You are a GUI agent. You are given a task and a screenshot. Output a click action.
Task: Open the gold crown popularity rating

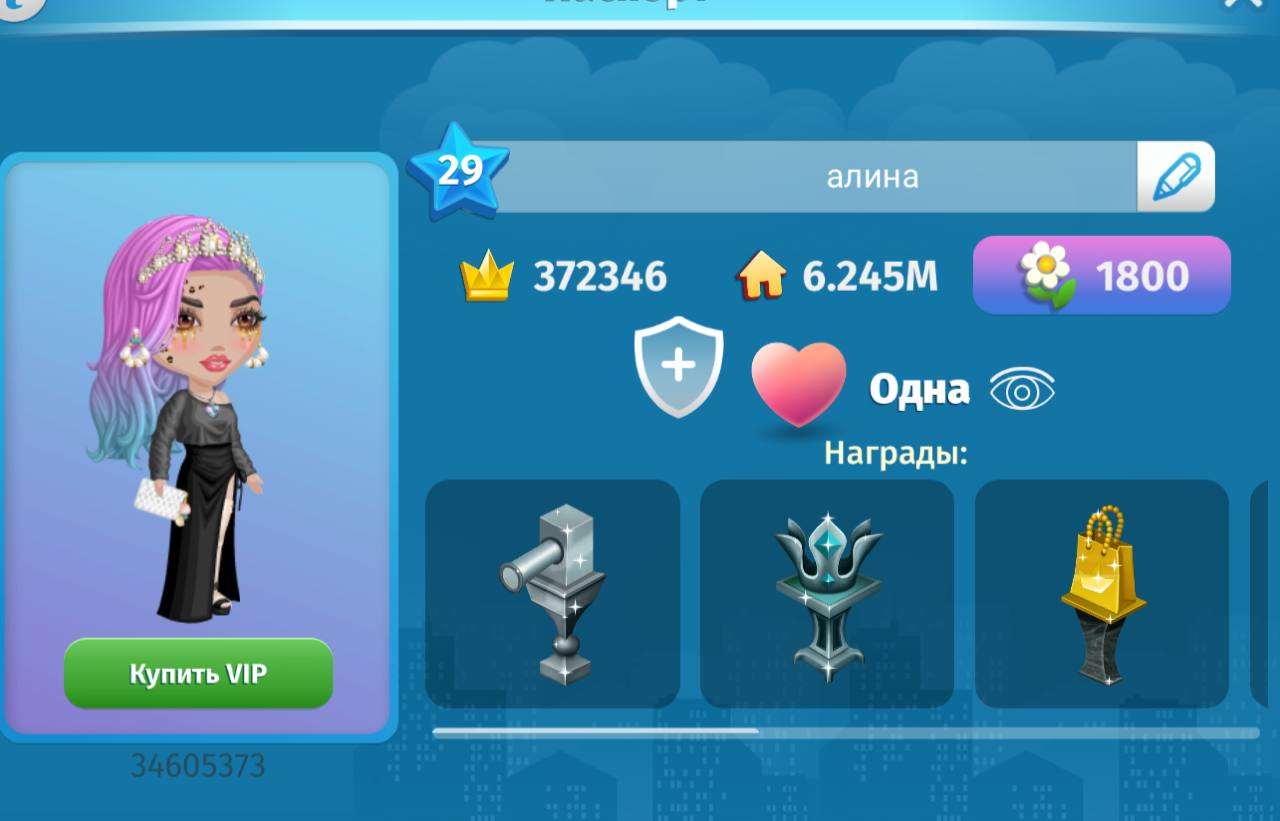[x=564, y=277]
